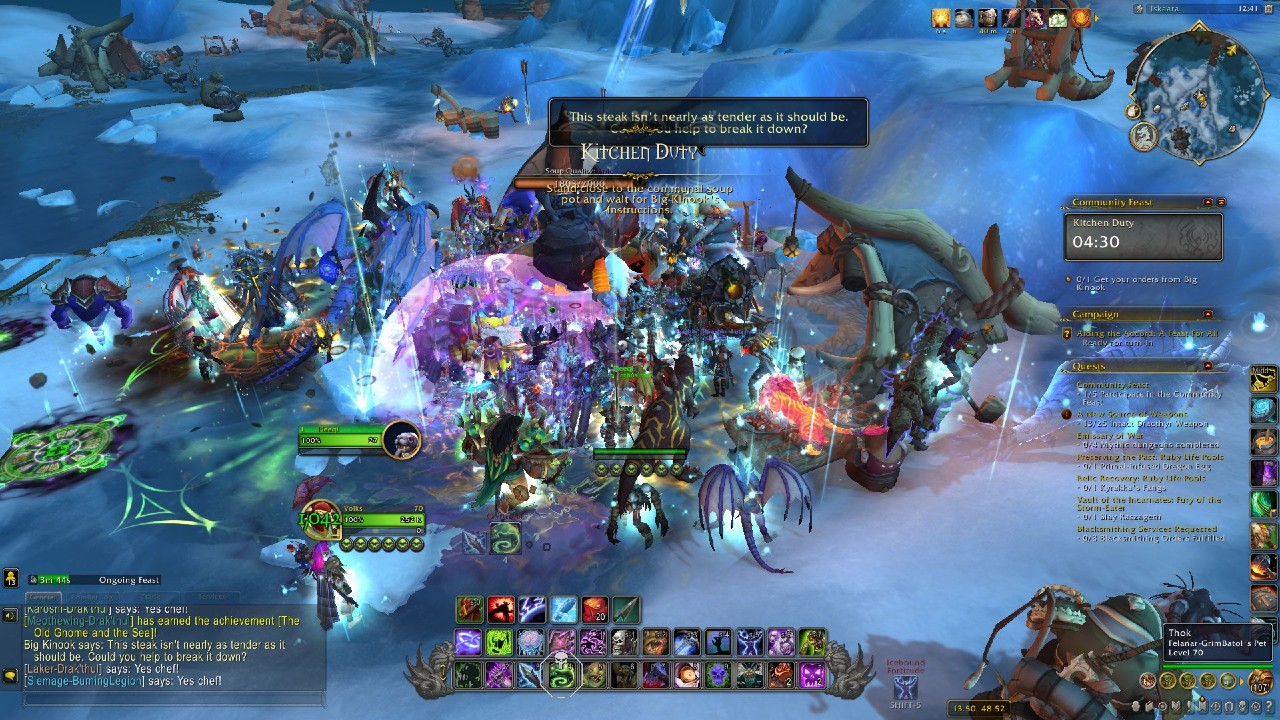The image size is (1280, 720).
Task: Click the purple skull spell on the bottom action bar
Action: [720, 675]
